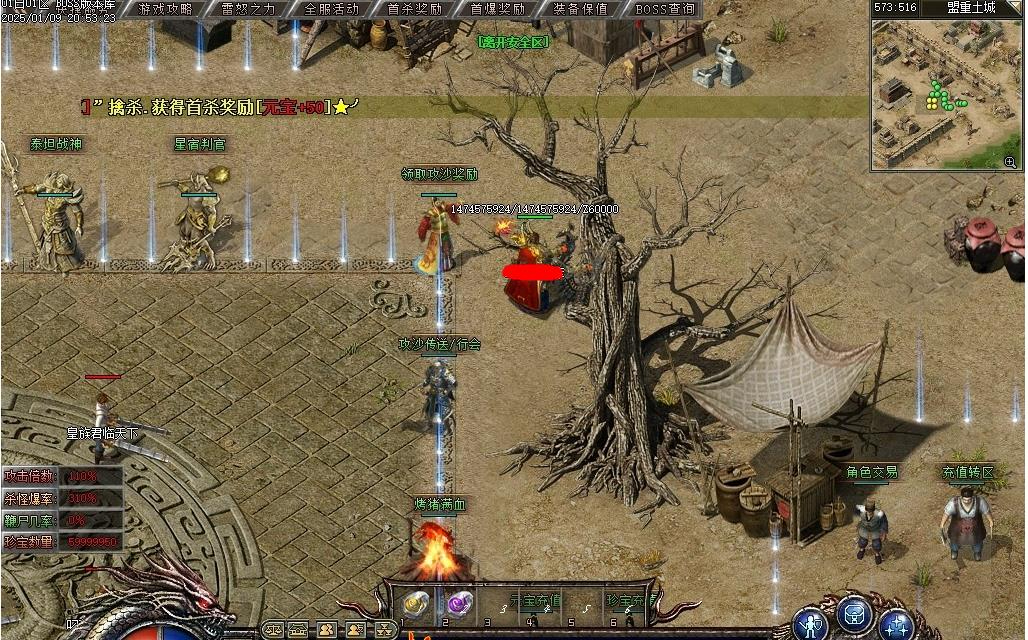Open the BOSS查询 boss lookup

coord(664,9)
